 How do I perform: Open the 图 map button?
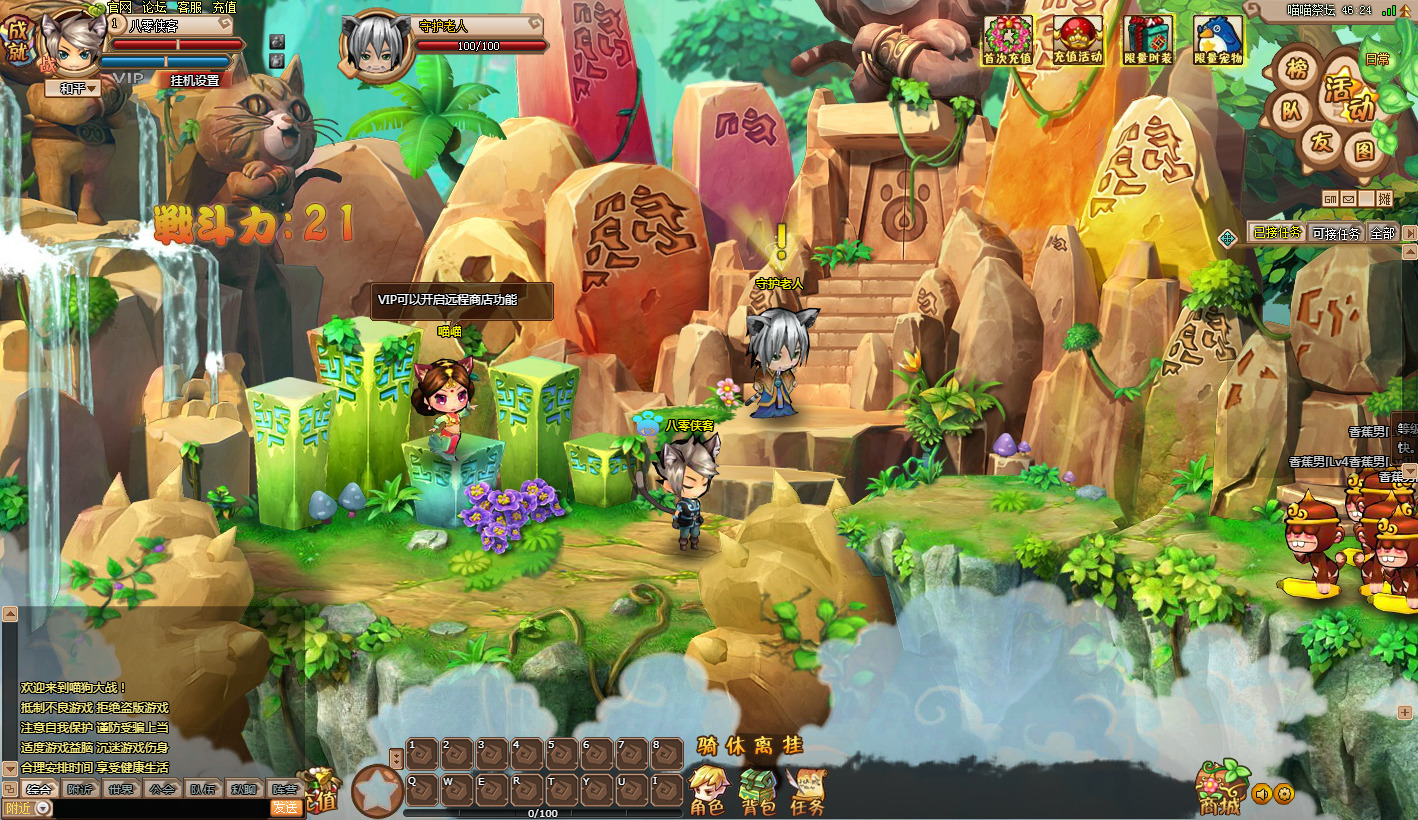pyautogui.click(x=1363, y=150)
